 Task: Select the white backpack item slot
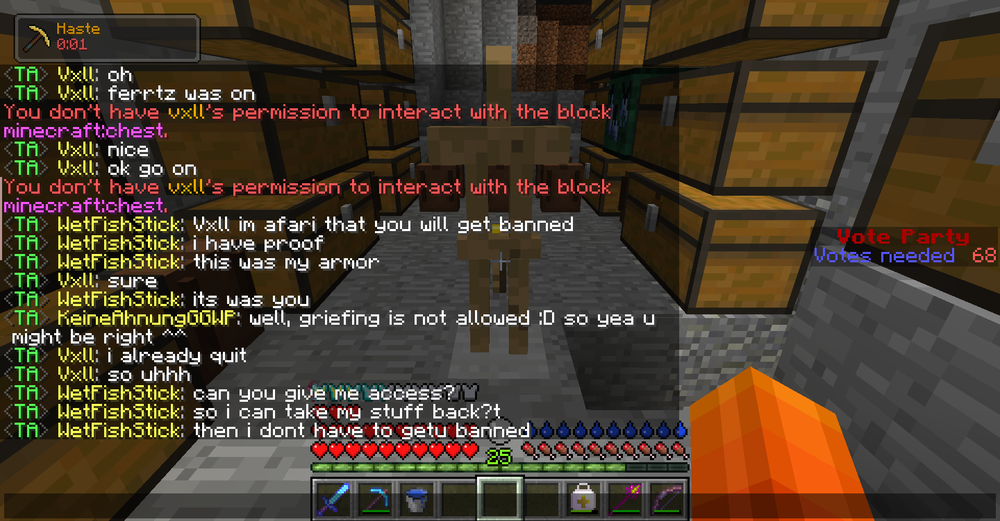[582, 498]
